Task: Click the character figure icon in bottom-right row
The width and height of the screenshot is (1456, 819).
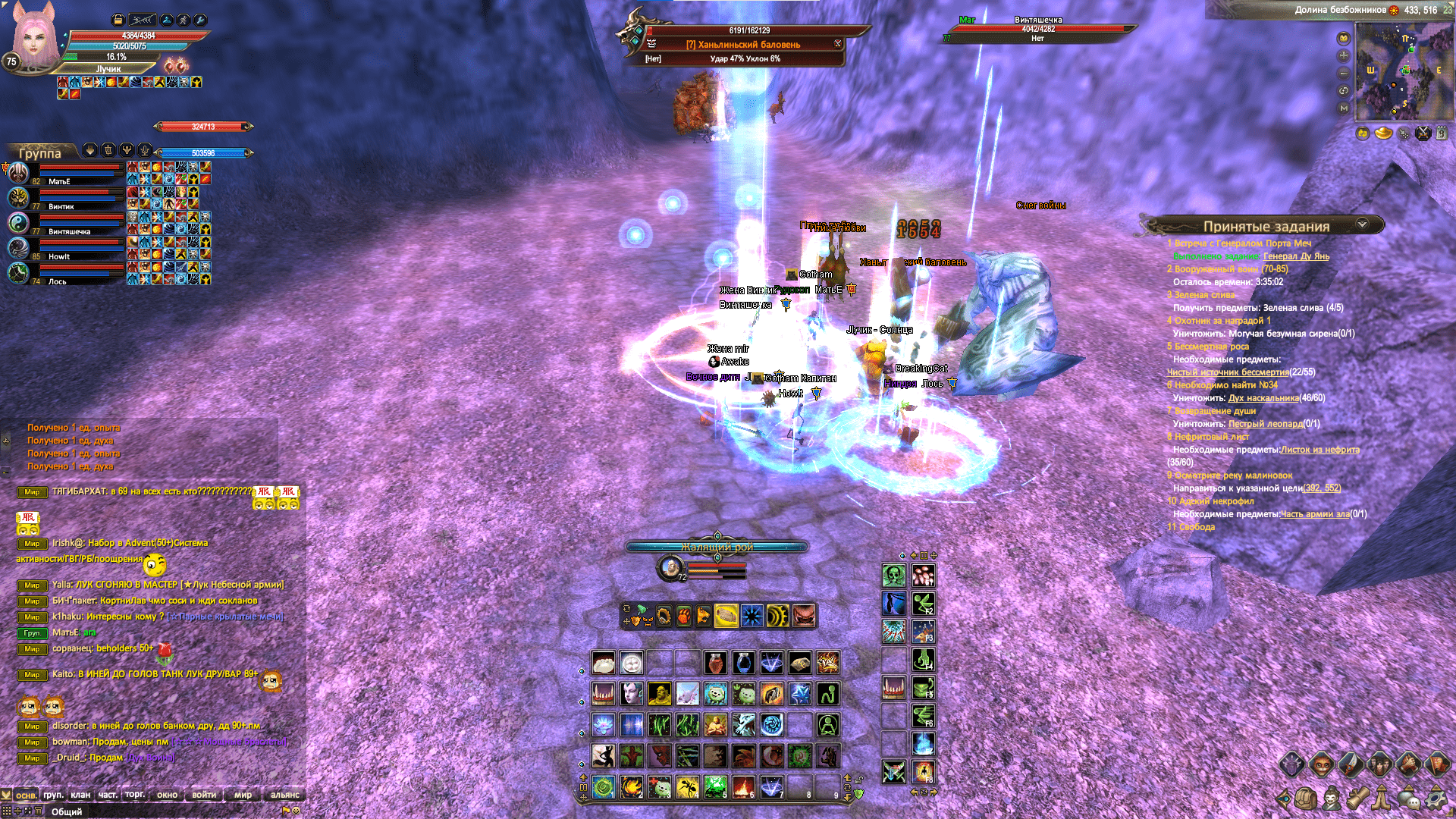Action: pos(1330,799)
